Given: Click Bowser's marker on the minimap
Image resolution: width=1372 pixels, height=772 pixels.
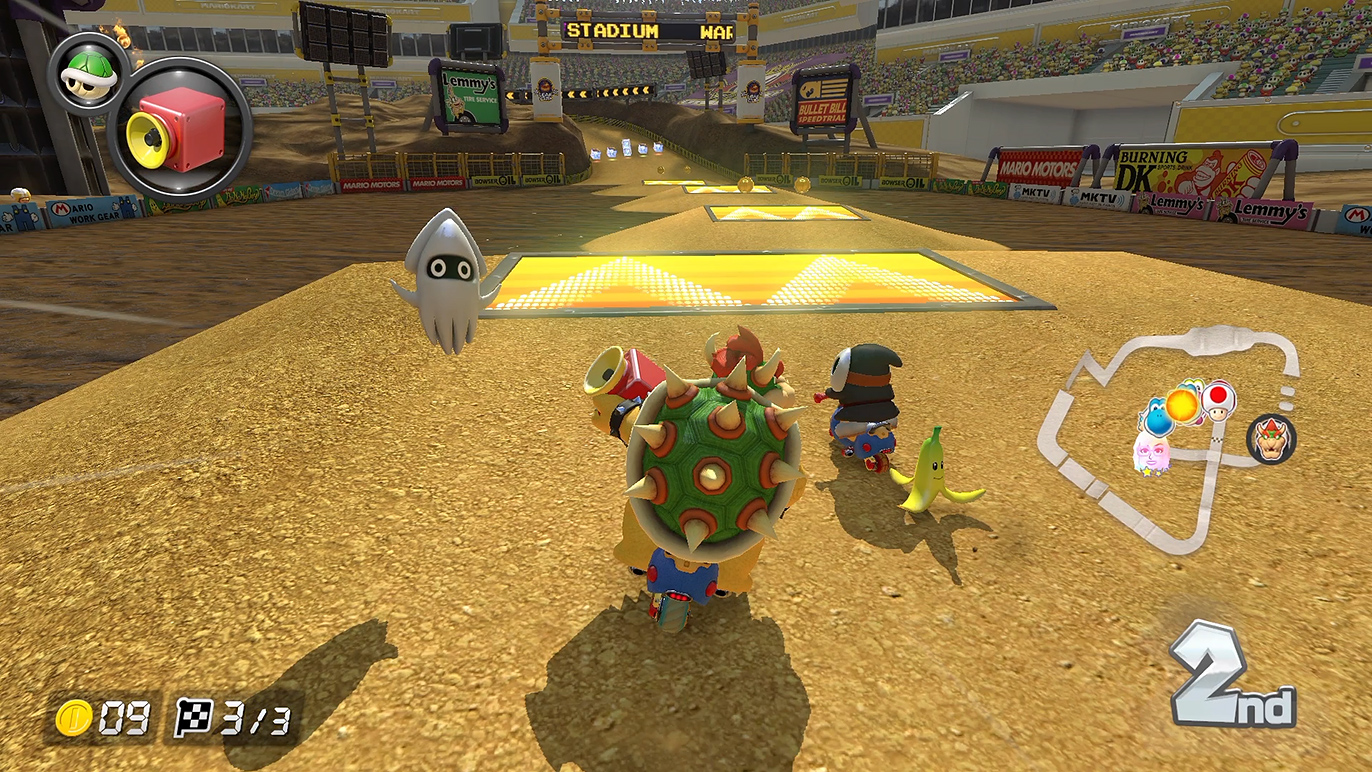Looking at the screenshot, I should (1271, 439).
